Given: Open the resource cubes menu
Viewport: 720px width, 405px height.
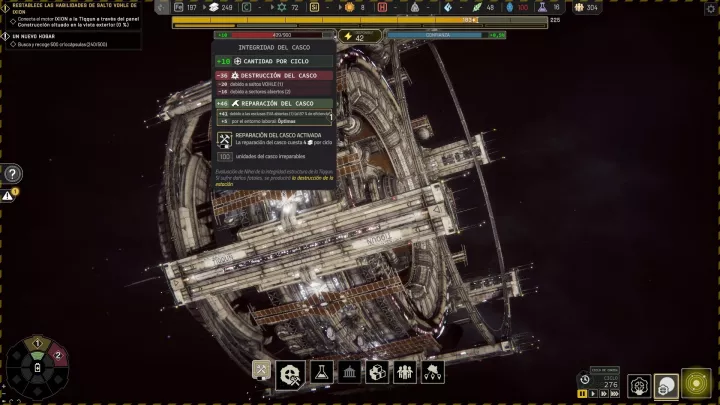Looking at the screenshot, I should point(377,372).
